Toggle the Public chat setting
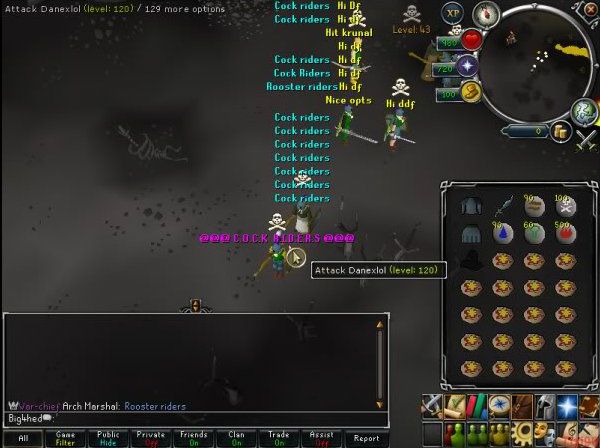The image size is (600, 448). point(108,438)
